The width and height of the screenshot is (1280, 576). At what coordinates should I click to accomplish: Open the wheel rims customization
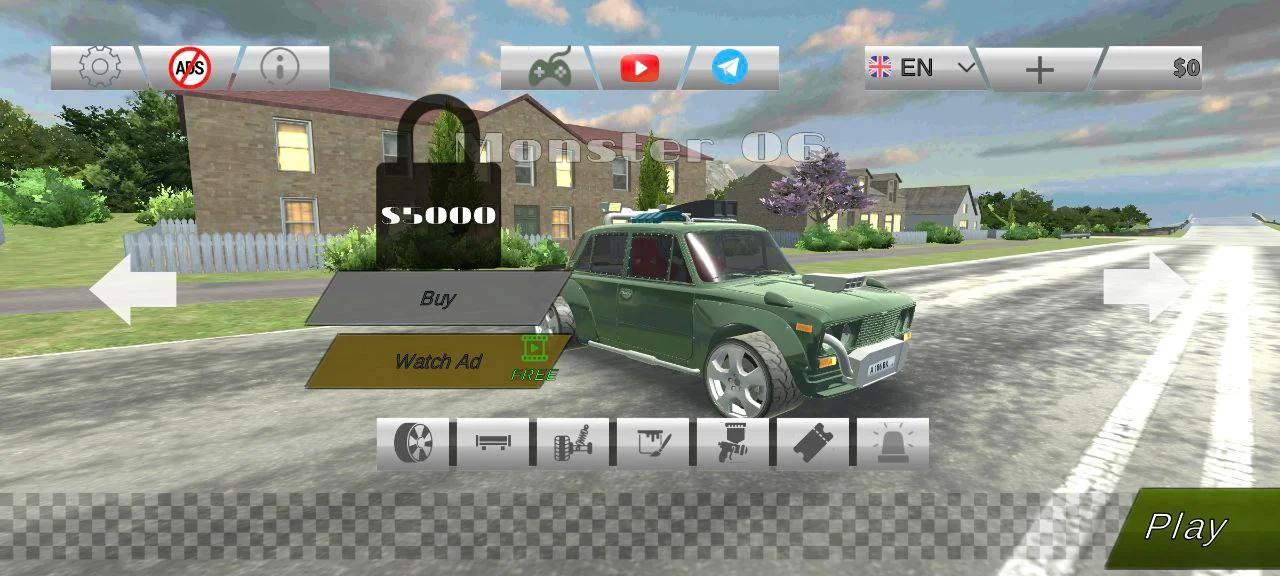413,443
